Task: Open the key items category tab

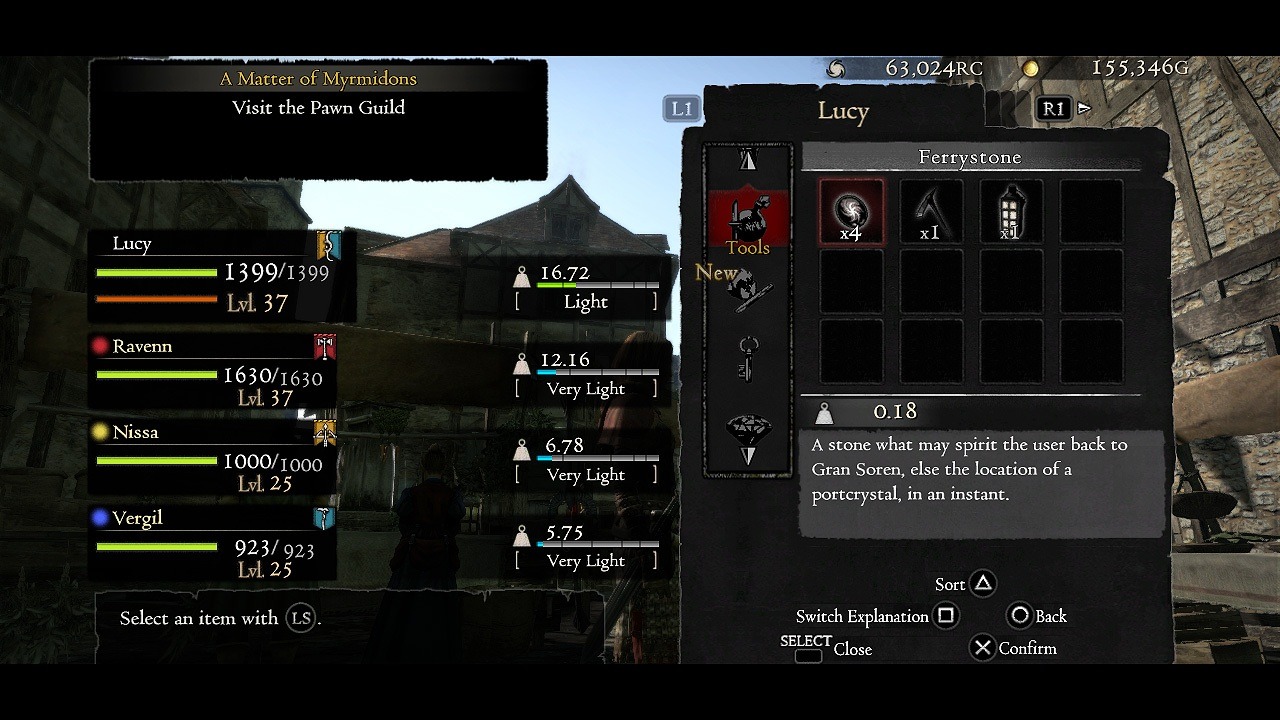Action: (x=748, y=358)
